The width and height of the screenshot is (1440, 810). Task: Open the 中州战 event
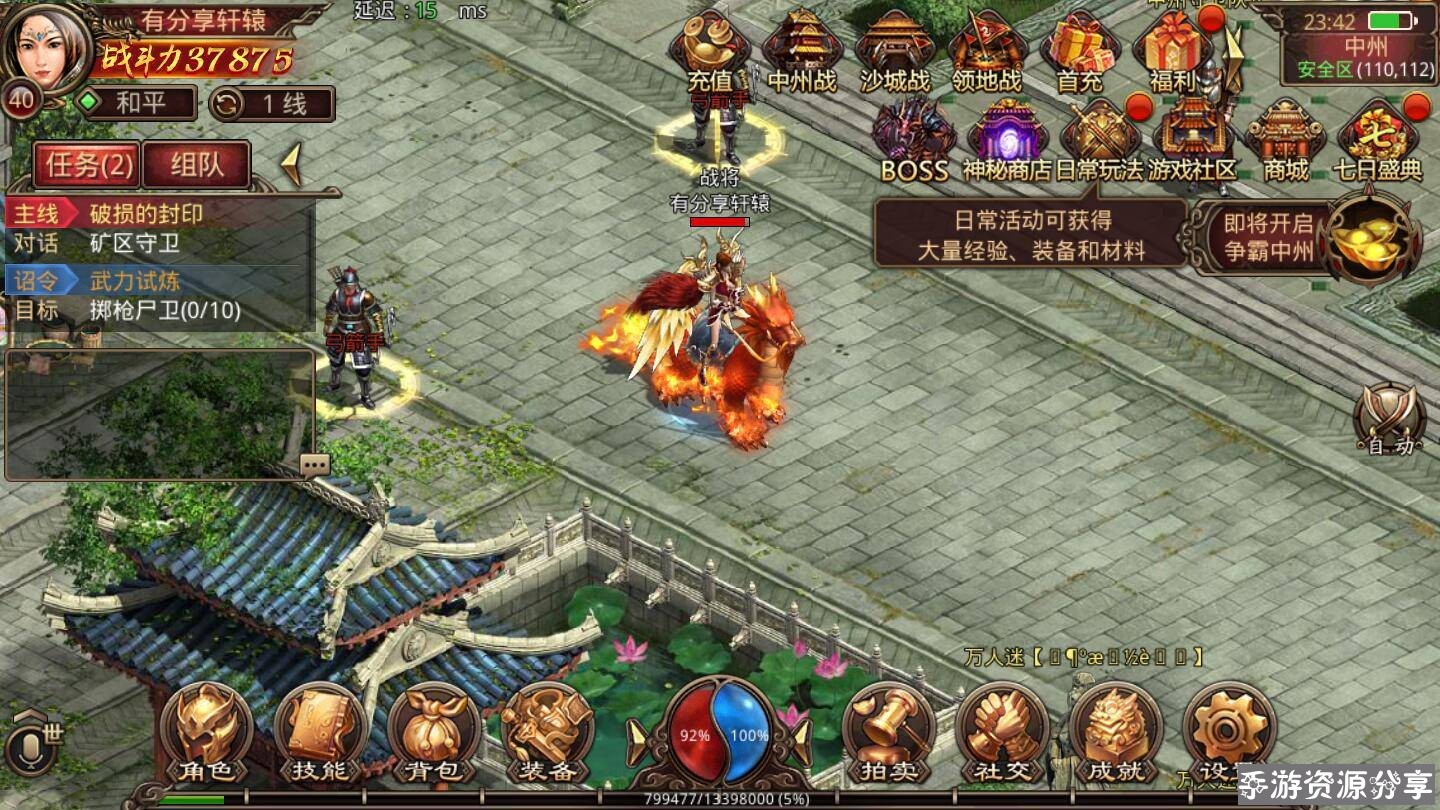(802, 52)
